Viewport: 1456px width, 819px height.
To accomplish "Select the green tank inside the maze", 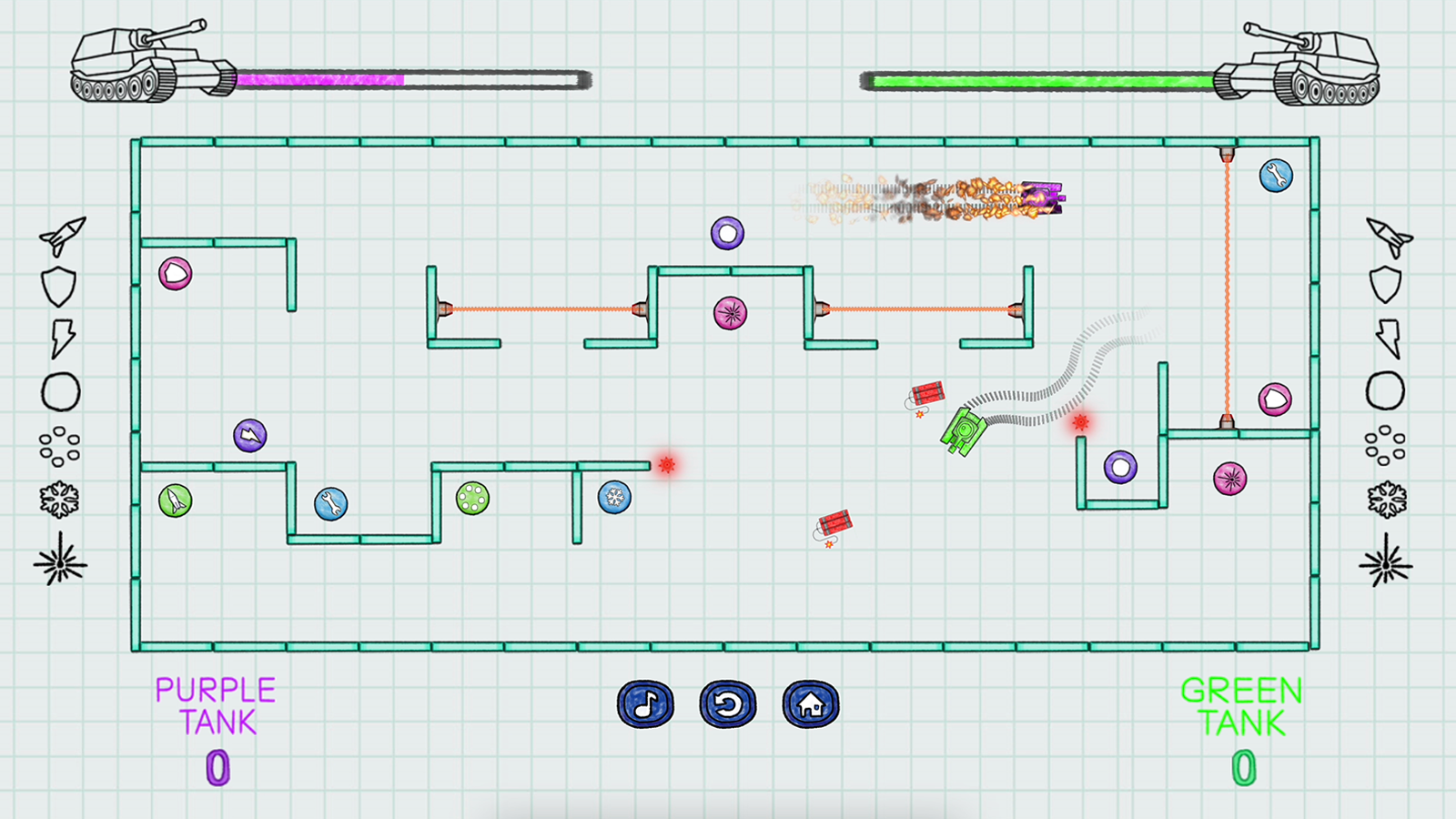I will [965, 430].
